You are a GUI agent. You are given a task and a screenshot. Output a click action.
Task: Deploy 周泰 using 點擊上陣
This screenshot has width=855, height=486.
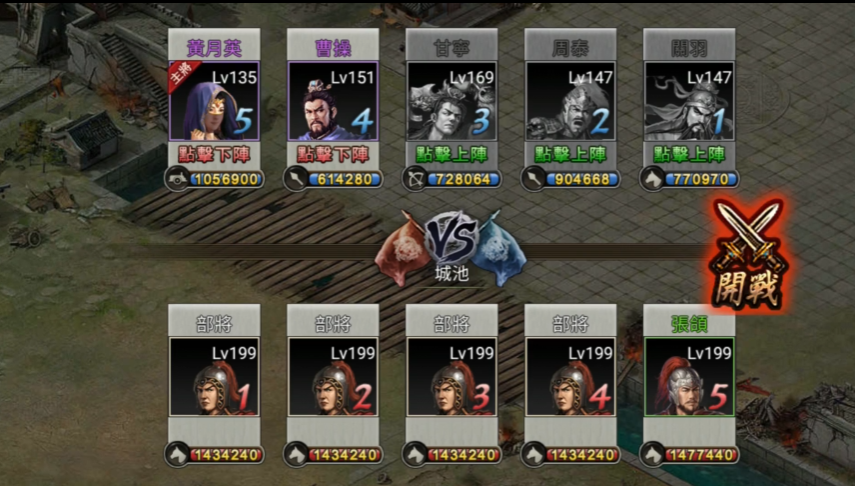571,154
